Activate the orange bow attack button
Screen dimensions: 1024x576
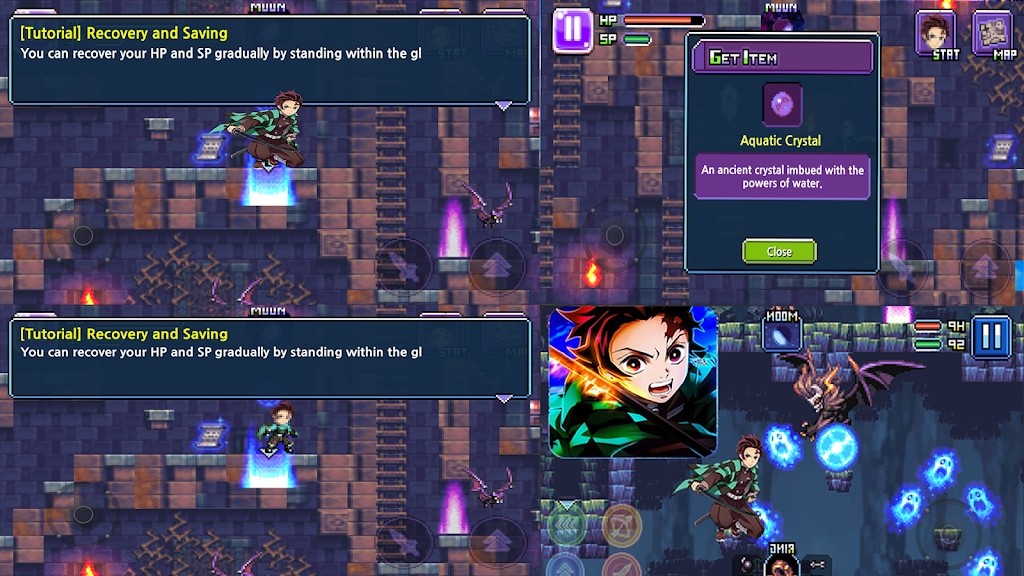[621, 524]
